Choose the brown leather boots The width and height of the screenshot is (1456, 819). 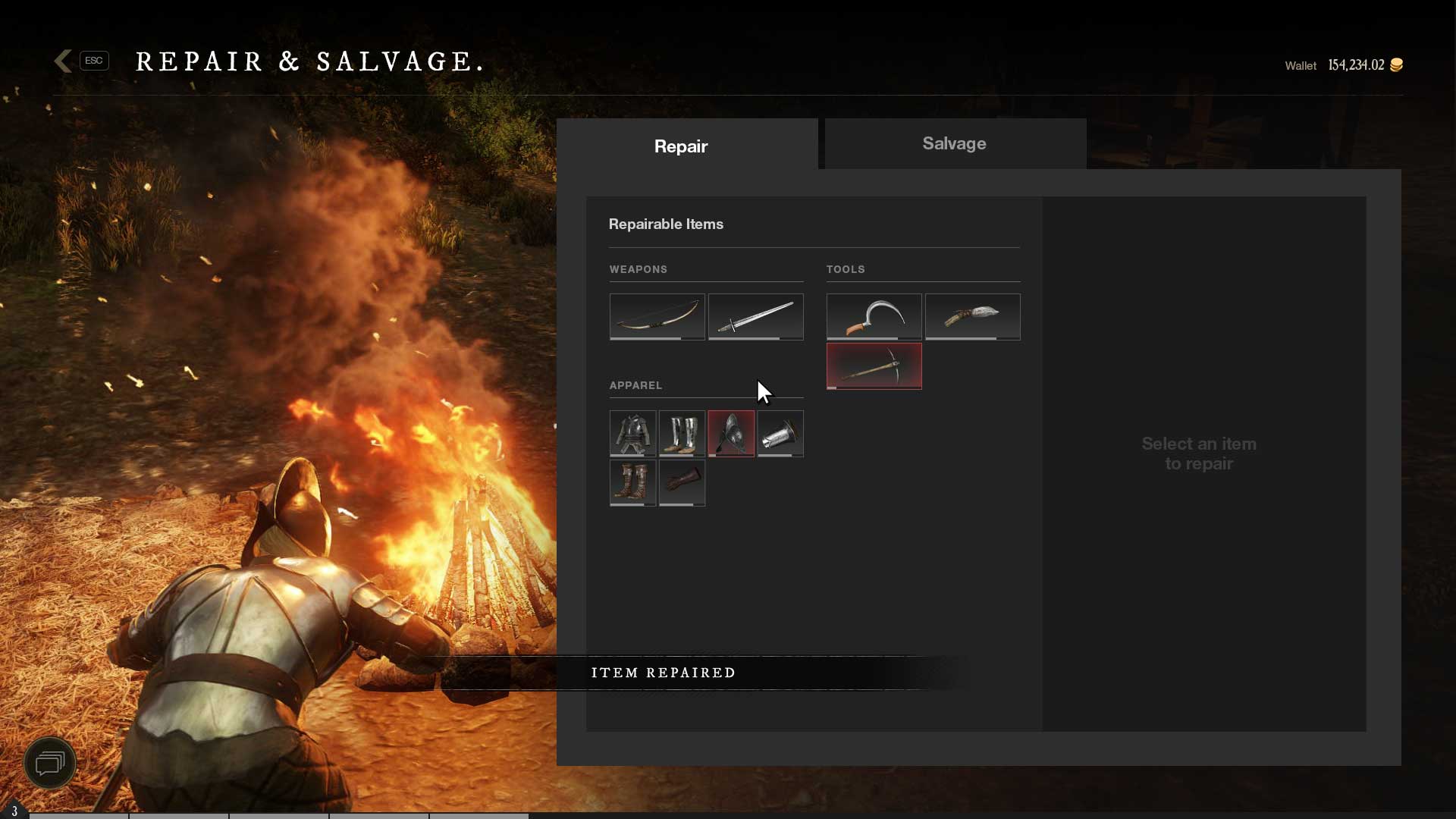pyautogui.click(x=632, y=482)
